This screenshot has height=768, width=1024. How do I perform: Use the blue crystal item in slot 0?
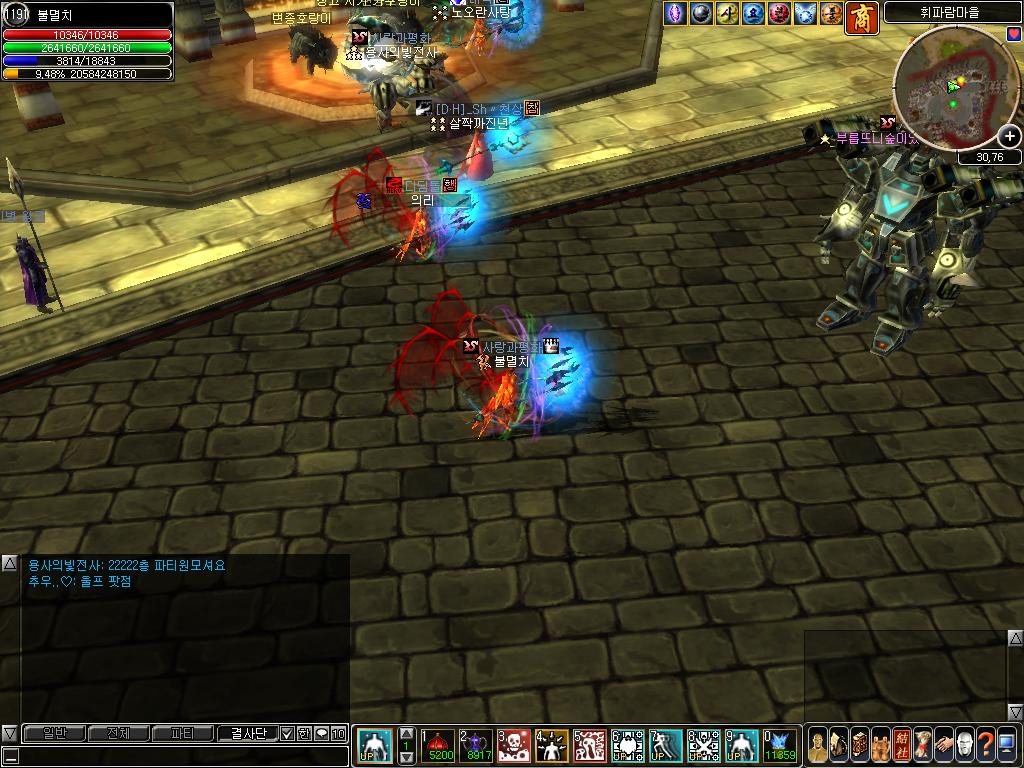tap(779, 746)
